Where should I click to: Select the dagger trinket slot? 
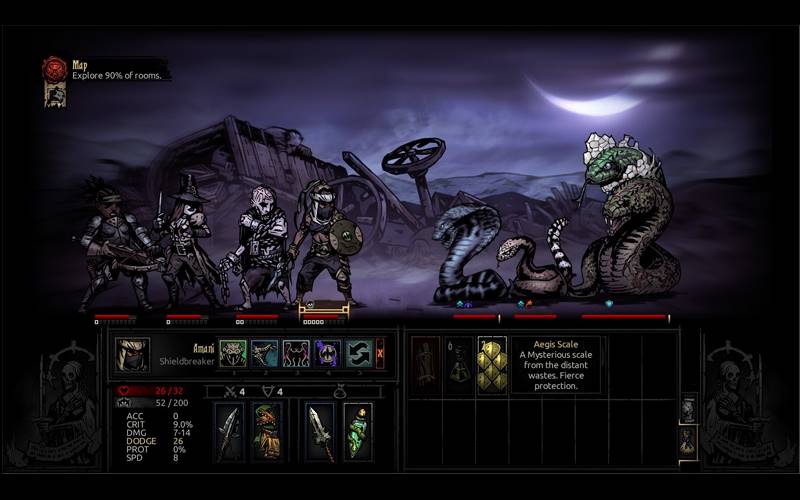click(321, 431)
